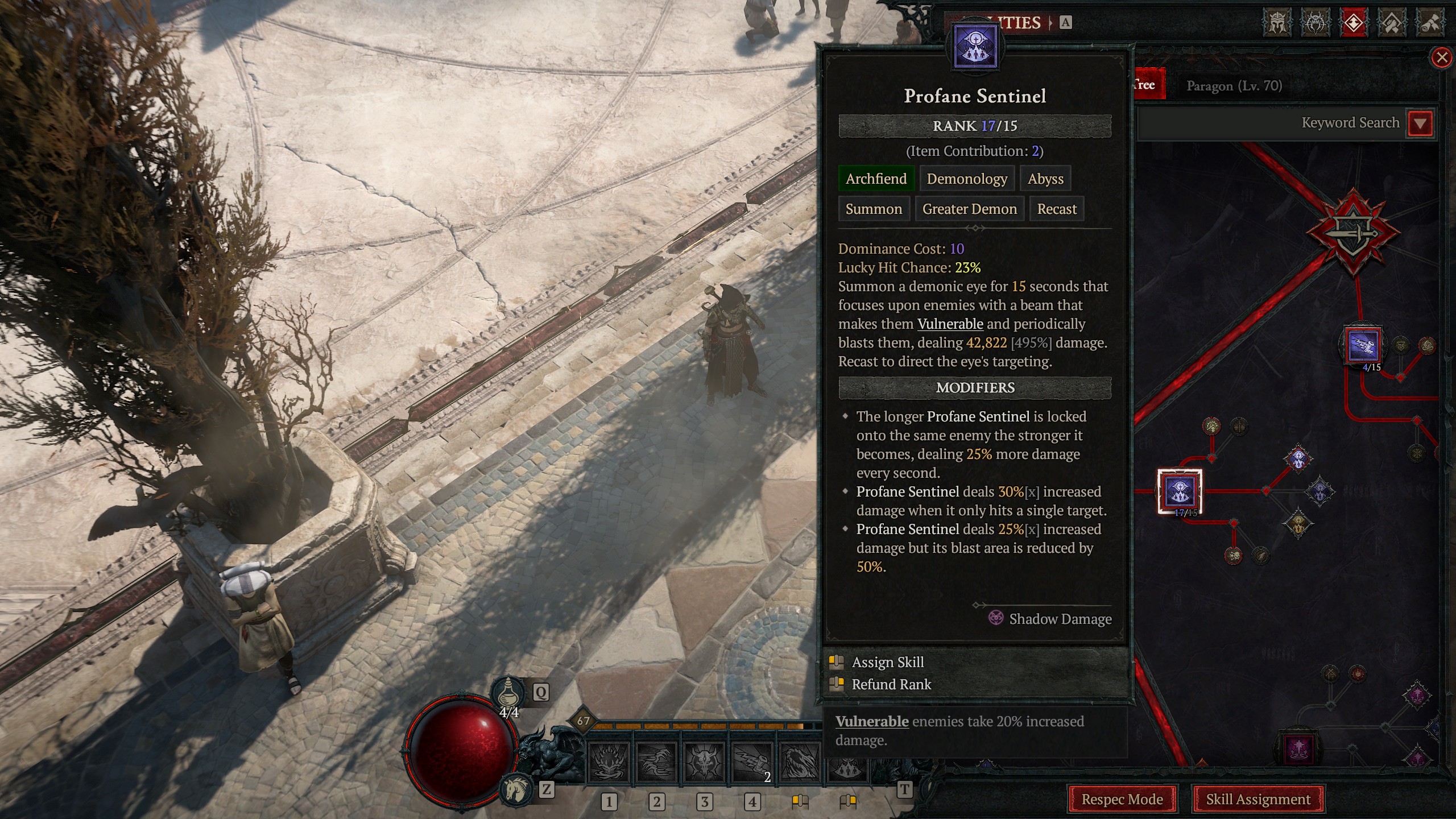Toggle the Demonology keyword tag
The width and height of the screenshot is (1456, 819).
click(x=967, y=179)
